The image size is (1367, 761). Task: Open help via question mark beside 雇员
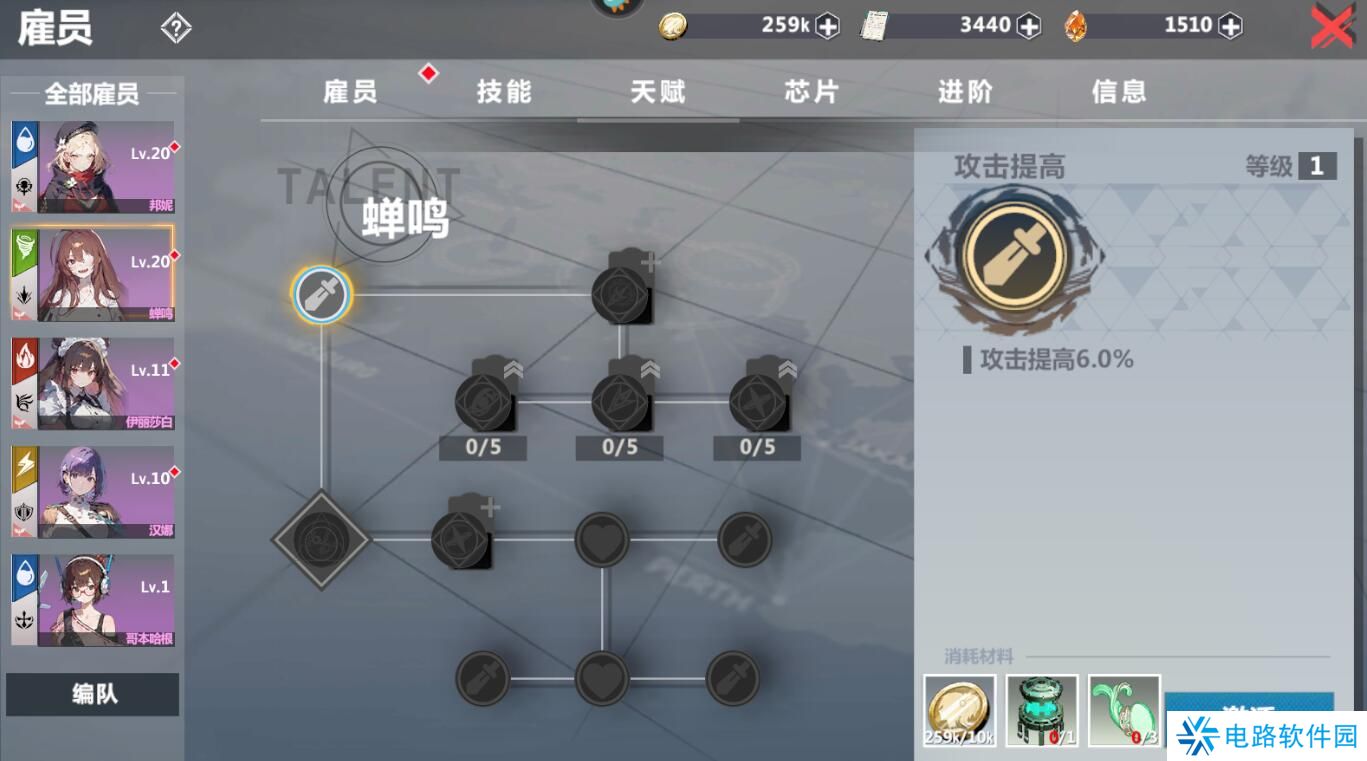[x=176, y=27]
